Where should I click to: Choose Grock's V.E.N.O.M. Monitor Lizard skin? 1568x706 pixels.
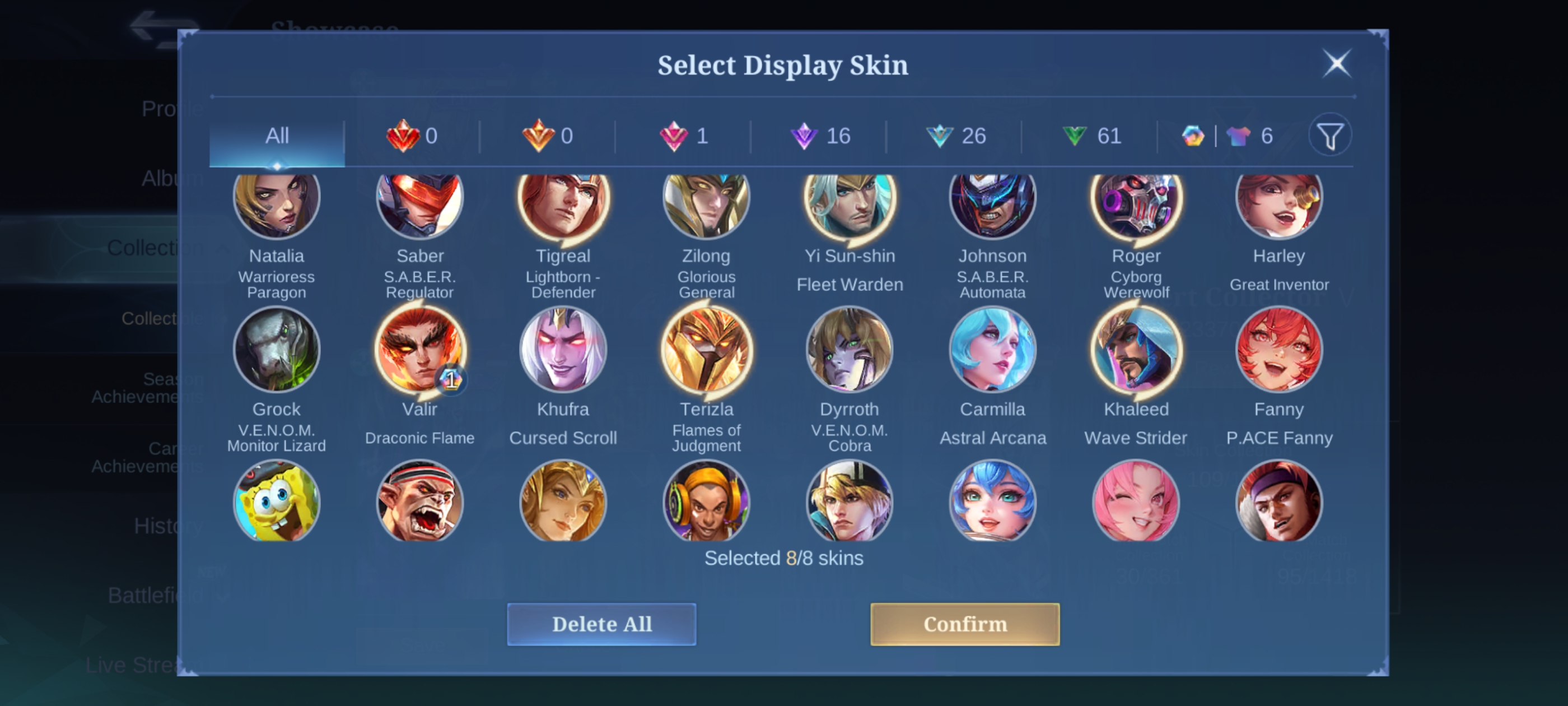(276, 349)
